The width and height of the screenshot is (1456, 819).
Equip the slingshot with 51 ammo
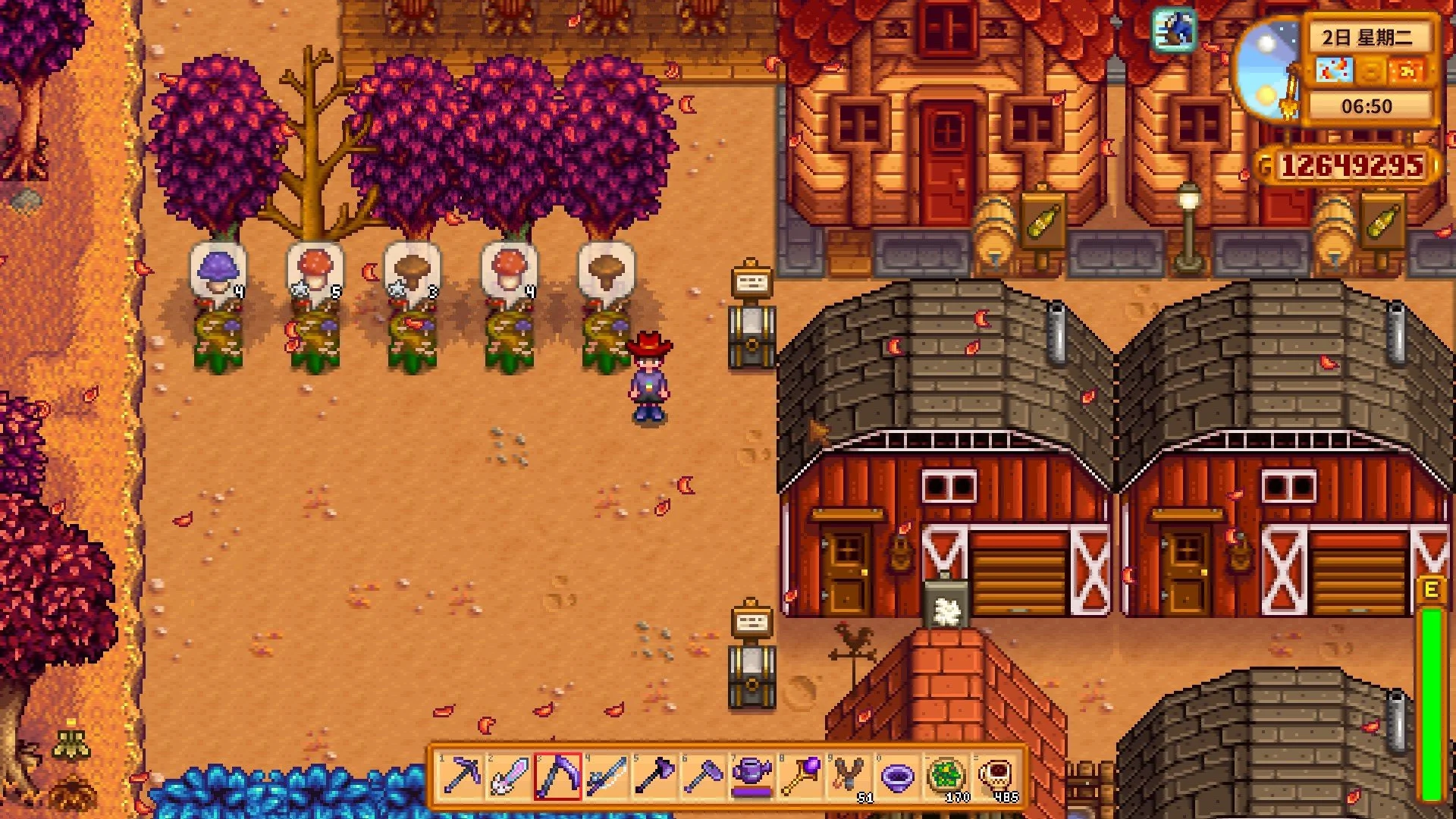849,777
